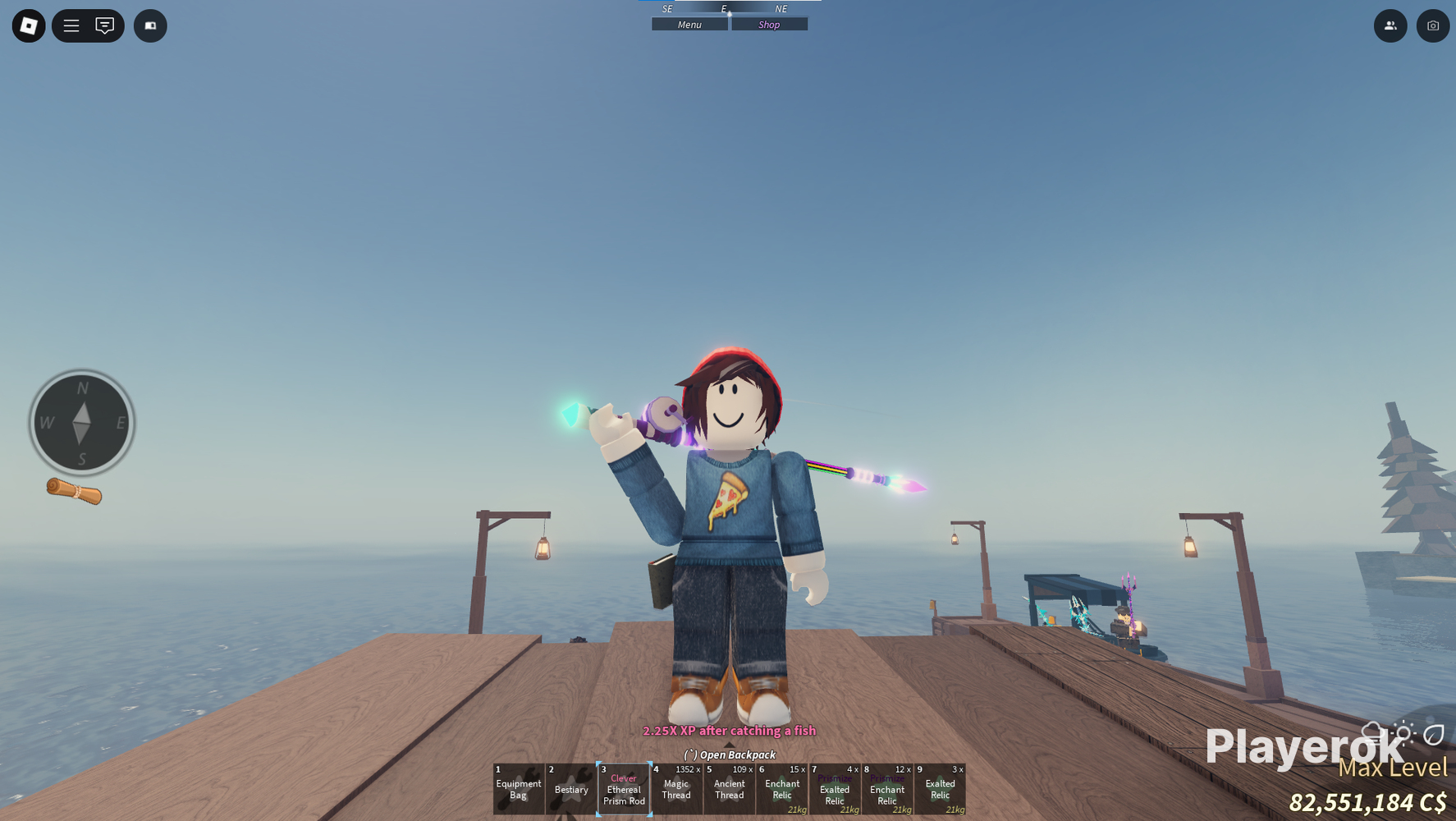Click the leaf season indicator icon
Image resolution: width=1456 pixels, height=821 pixels.
[1434, 734]
